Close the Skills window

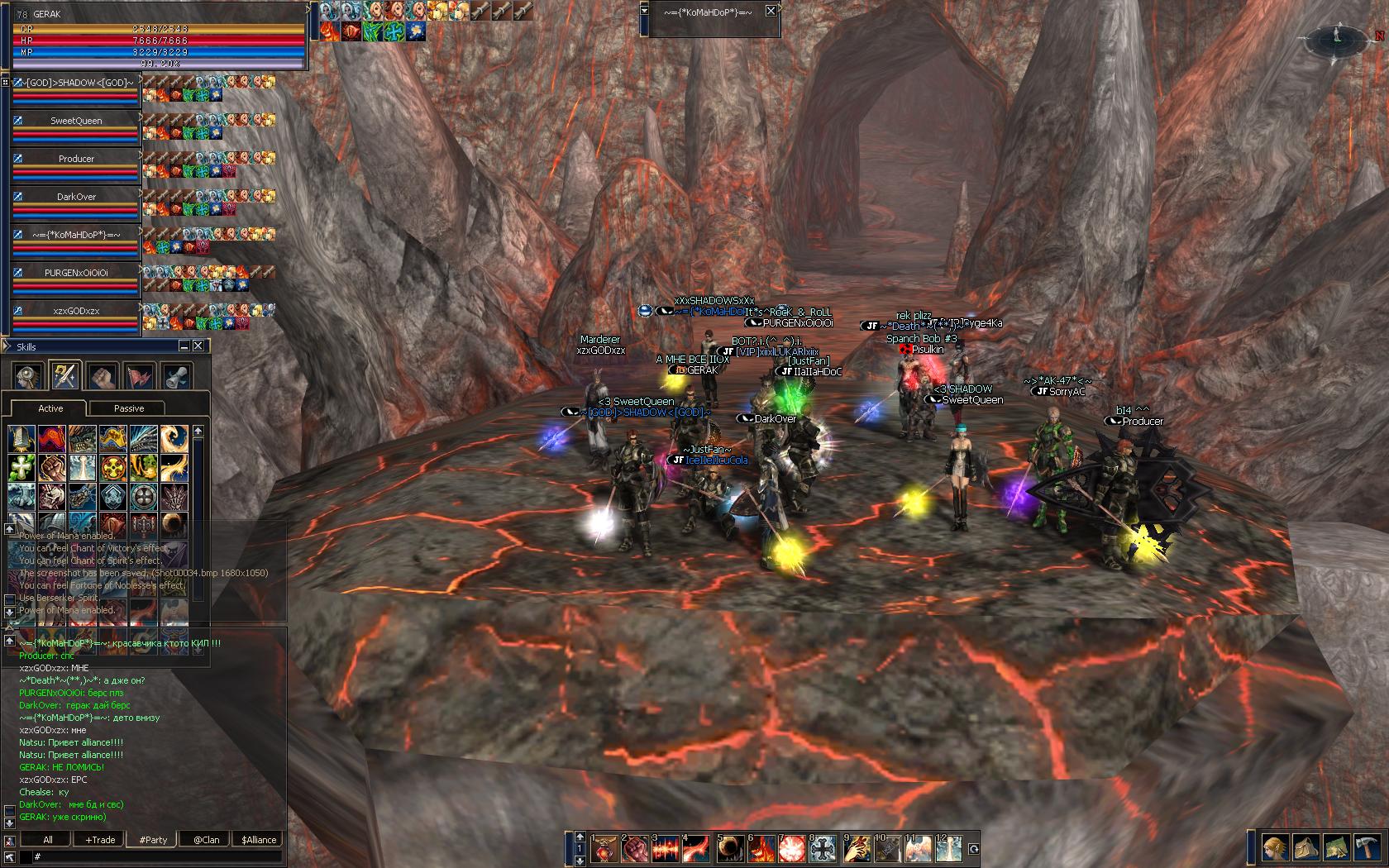(x=198, y=346)
